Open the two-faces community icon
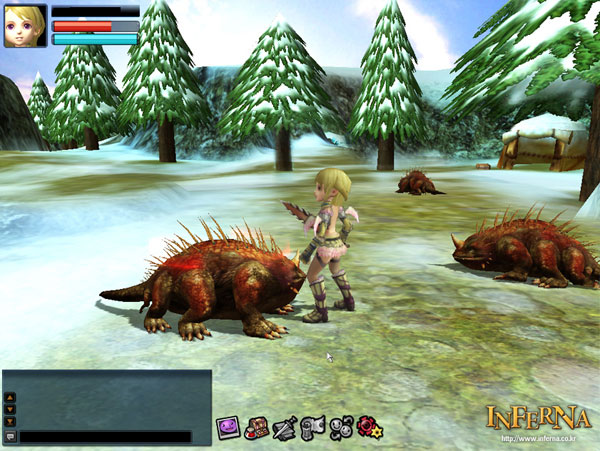Viewport: 600px width, 451px height. tap(341, 427)
